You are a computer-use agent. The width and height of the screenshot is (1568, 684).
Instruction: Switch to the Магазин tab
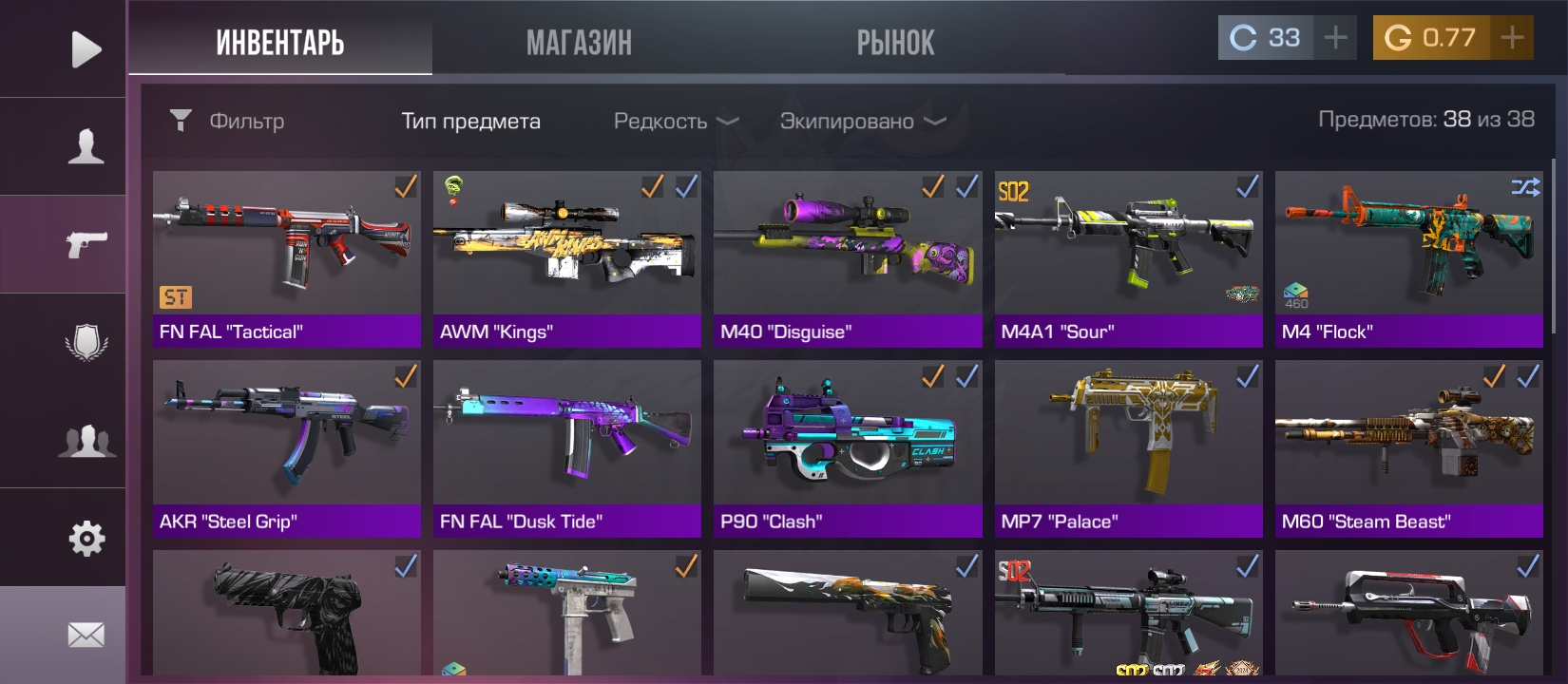coord(579,43)
